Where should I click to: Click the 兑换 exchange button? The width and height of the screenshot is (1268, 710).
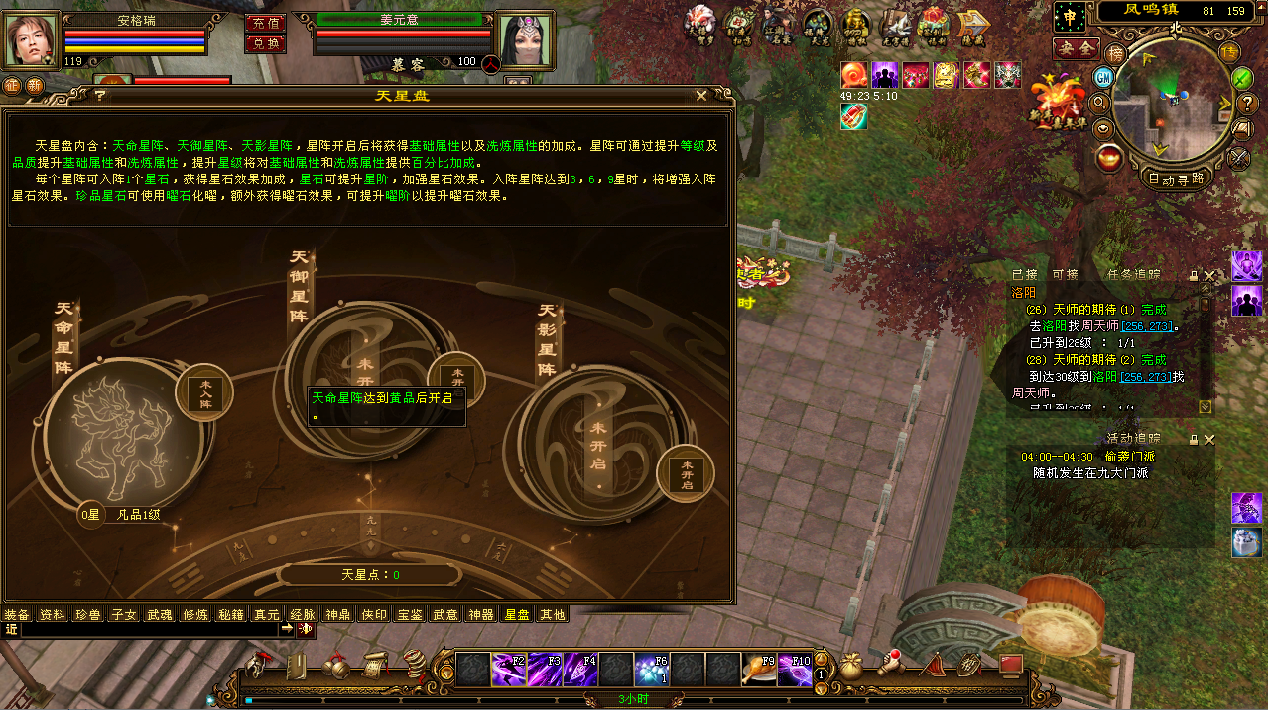pyautogui.click(x=265, y=43)
